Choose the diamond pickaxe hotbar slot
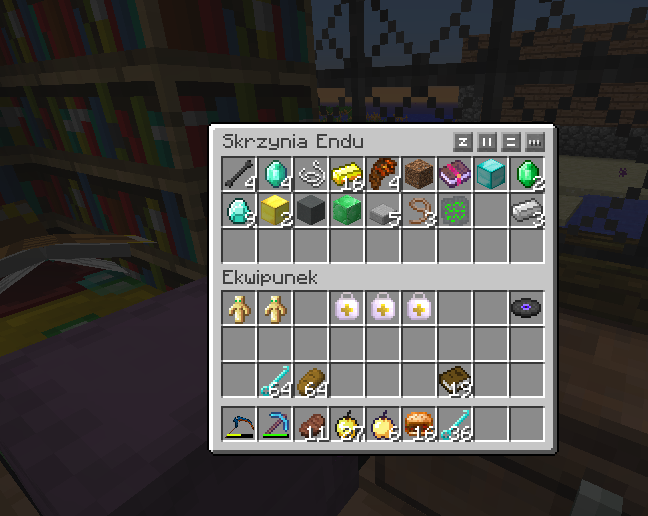The image size is (648, 516). tap(275, 425)
